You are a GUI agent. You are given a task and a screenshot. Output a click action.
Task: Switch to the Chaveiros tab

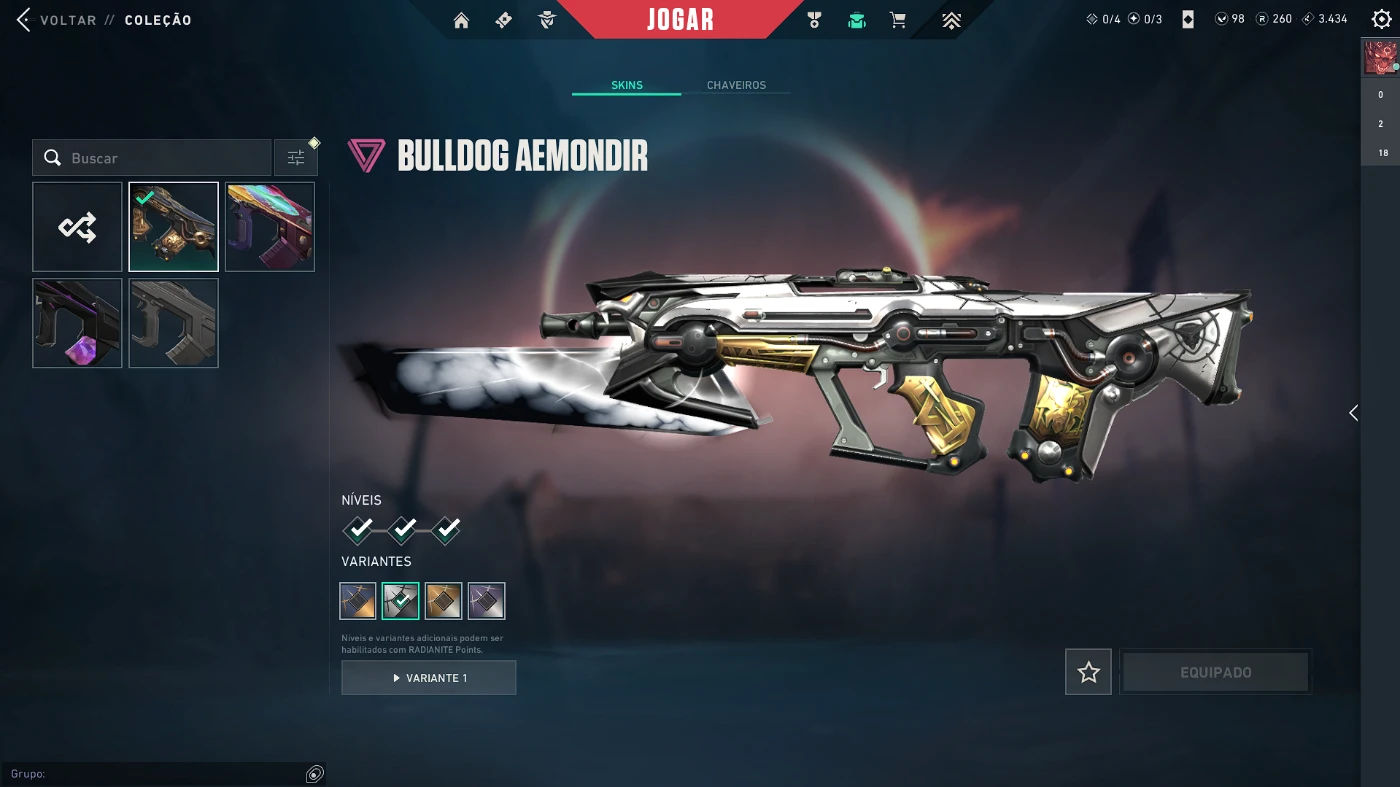click(x=736, y=86)
